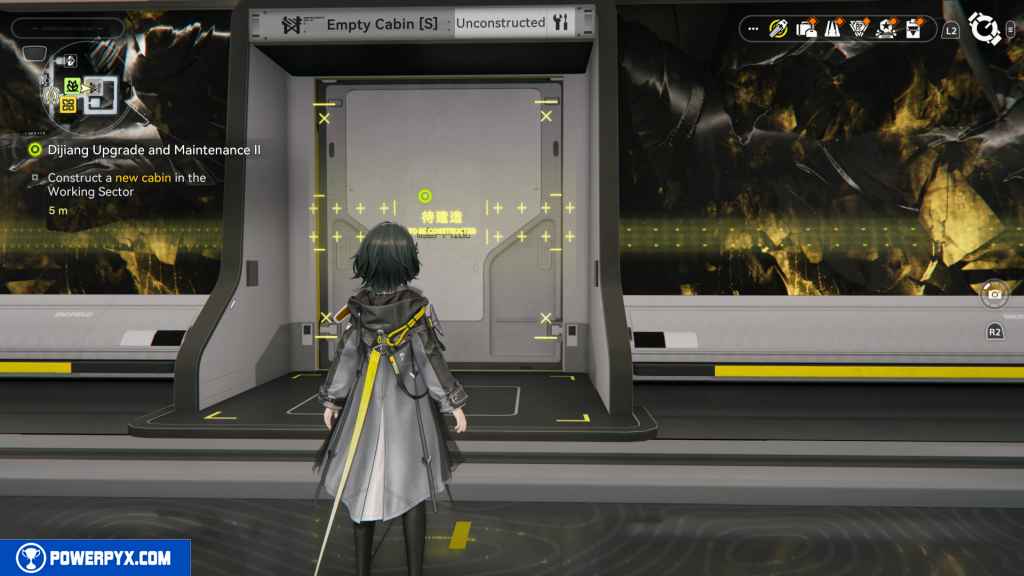Viewport: 1024px width, 576px height.
Task: Select the Unconstructed status with wrench icon
Action: (x=512, y=22)
